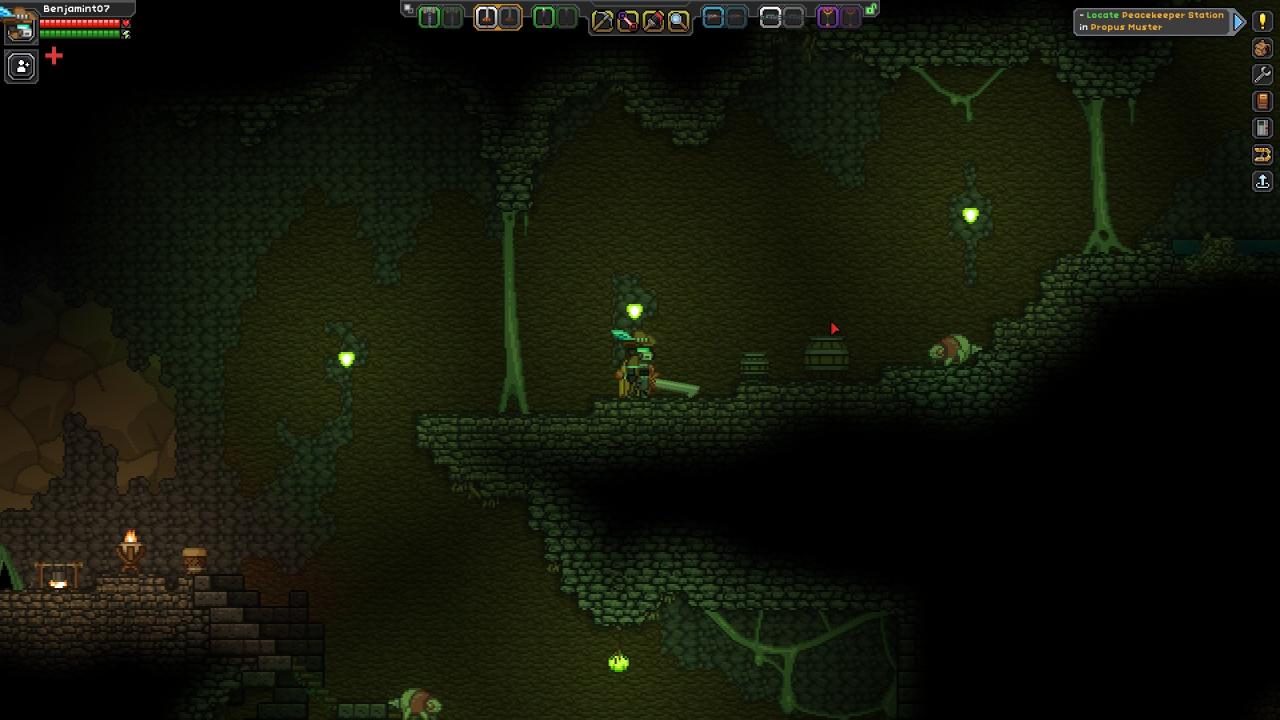
Task: Select the pickaxe matter manipulator tool
Action: 602,19
